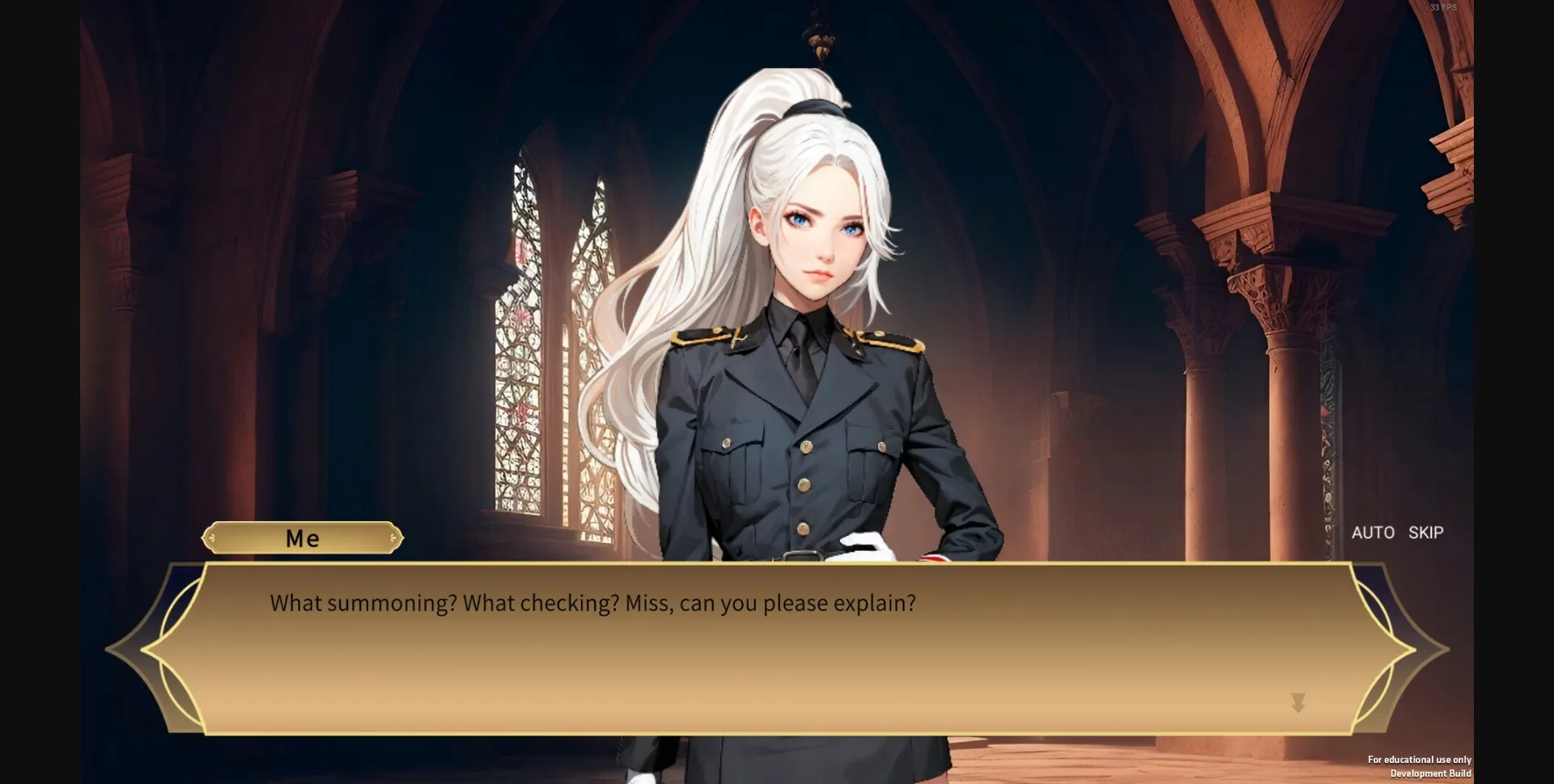Click the dialogue line asking for an explanation
This screenshot has width=1554, height=784.
[x=592, y=602]
